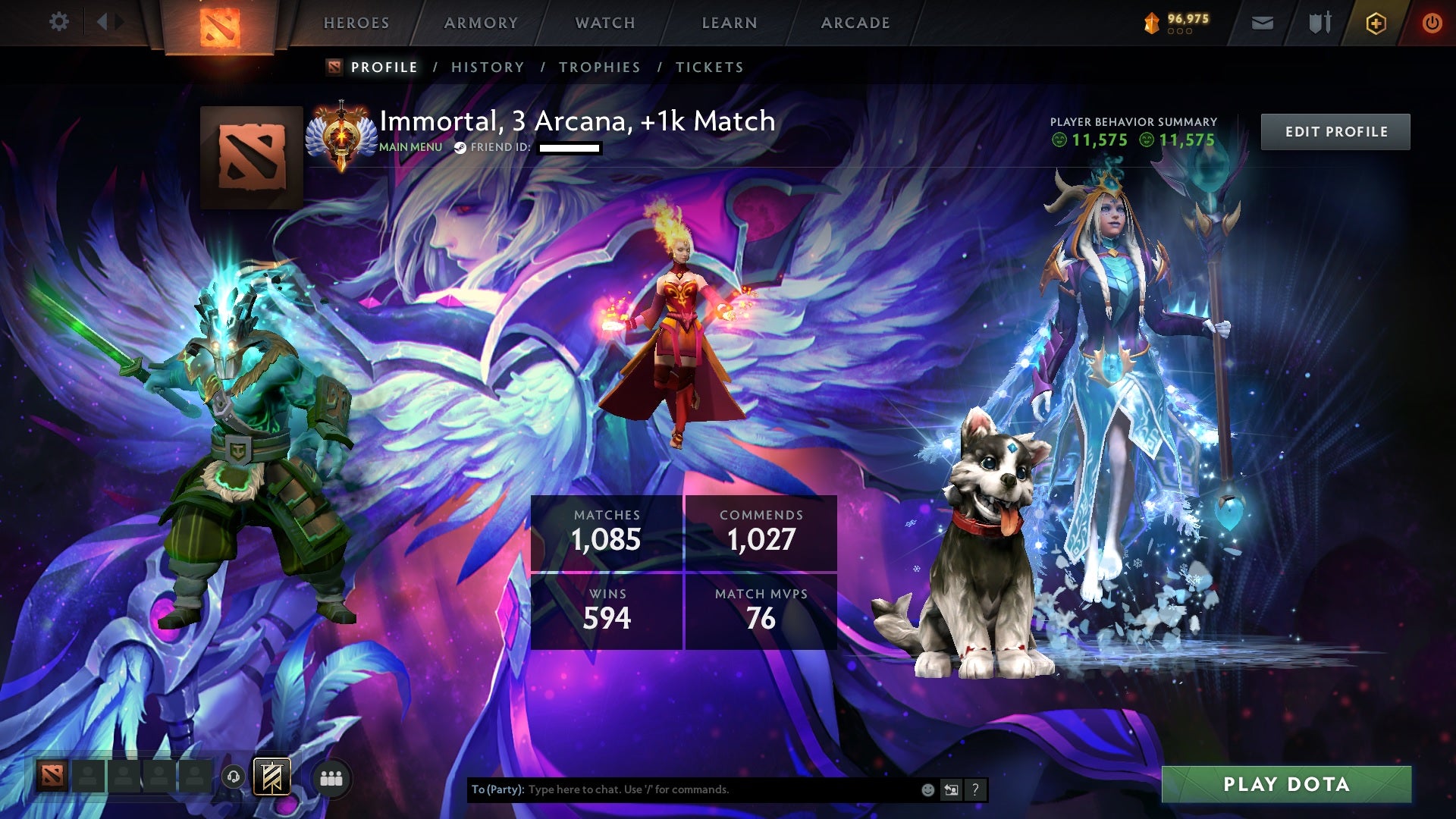Click the gear icon to open settings

pyautogui.click(x=60, y=23)
